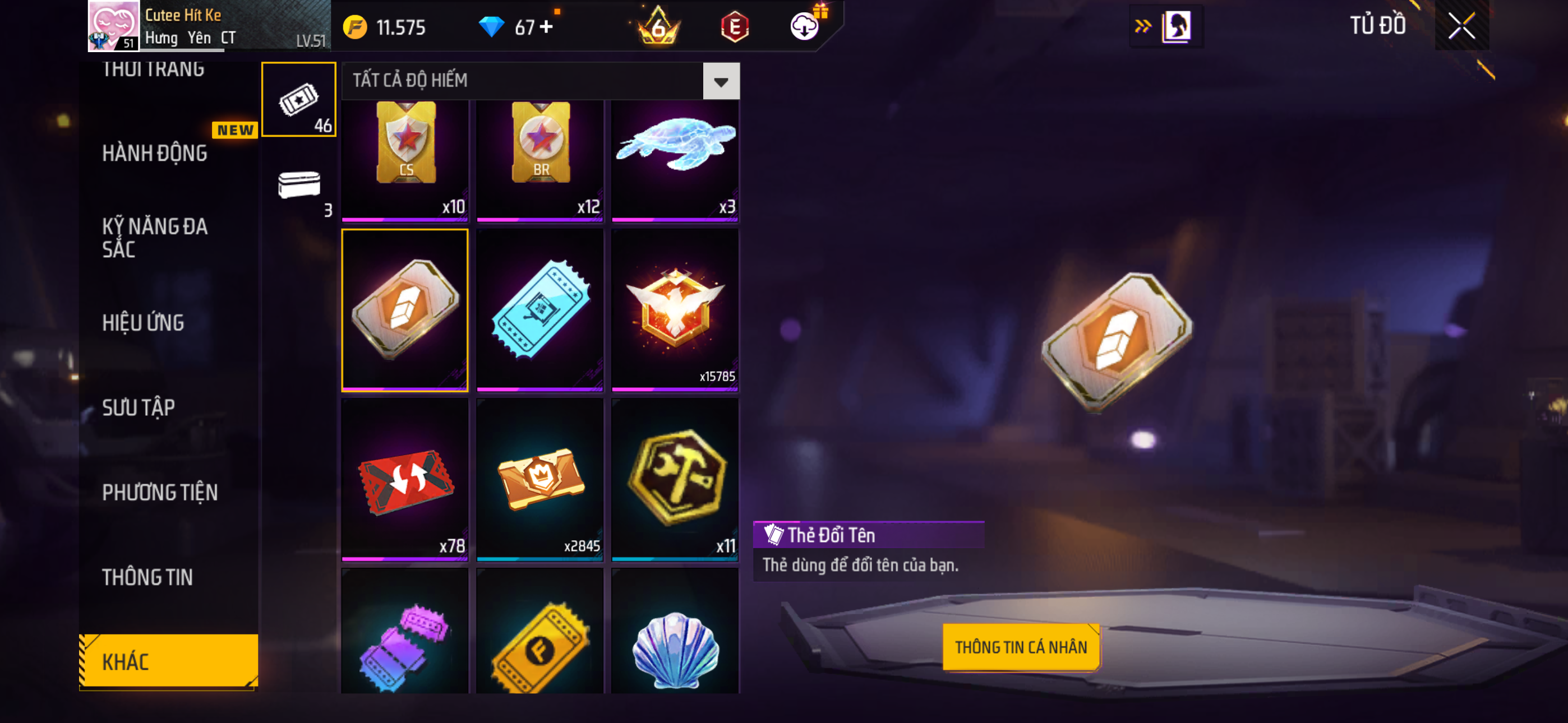Screen dimensions: 1568x723
Task: Select the red swap-arrows ticket item
Action: pos(405,480)
